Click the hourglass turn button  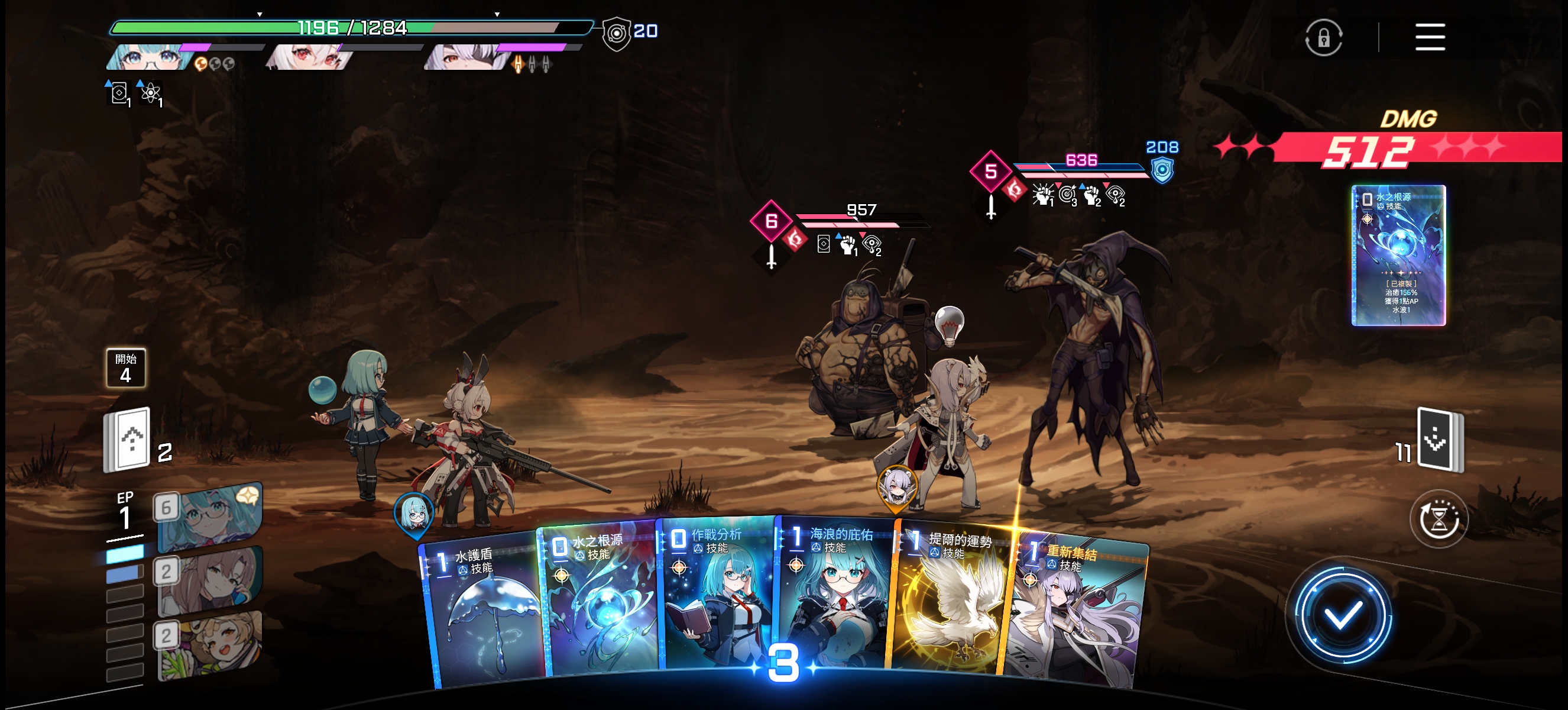coord(1439,519)
